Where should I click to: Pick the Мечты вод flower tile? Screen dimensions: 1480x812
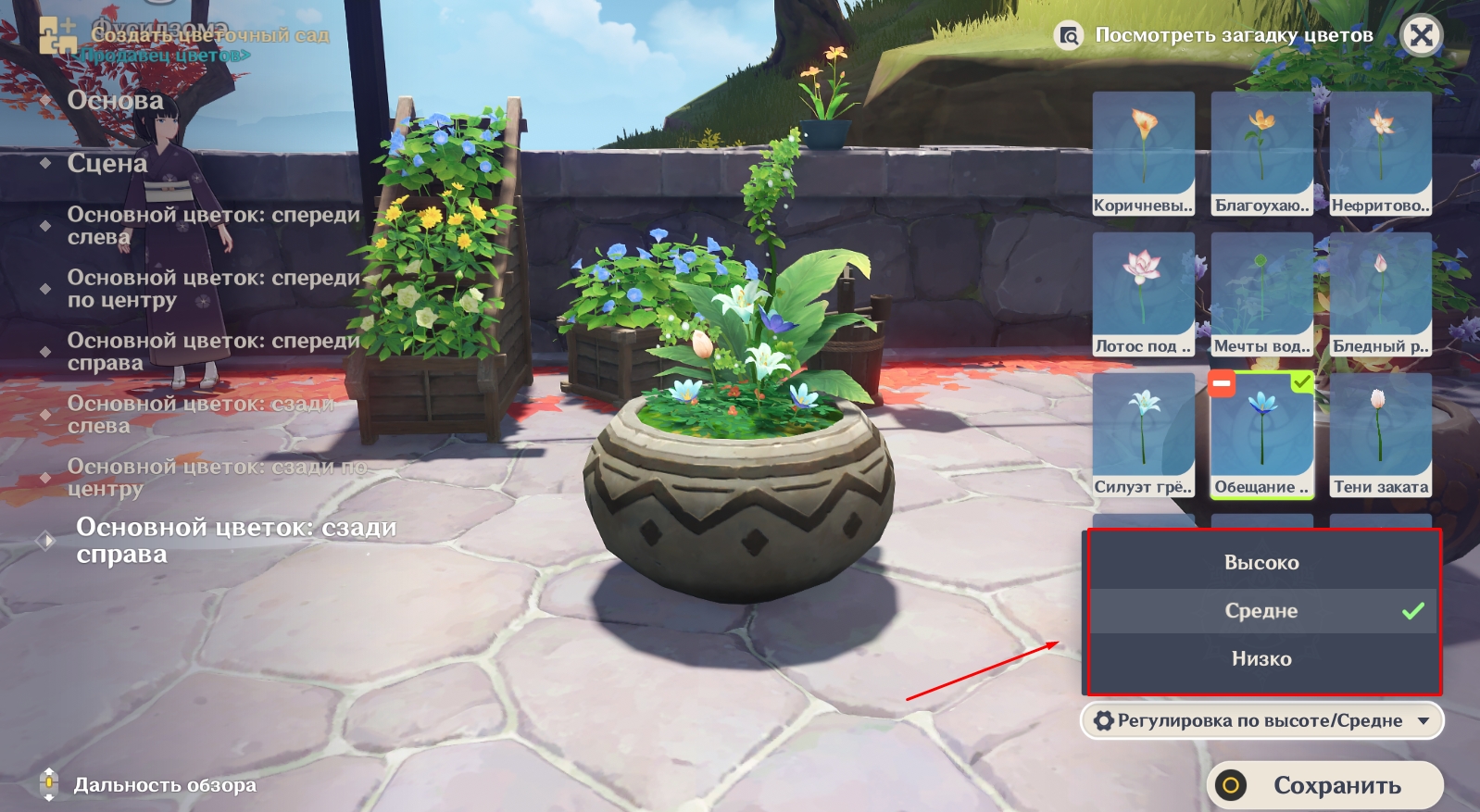click(1262, 294)
